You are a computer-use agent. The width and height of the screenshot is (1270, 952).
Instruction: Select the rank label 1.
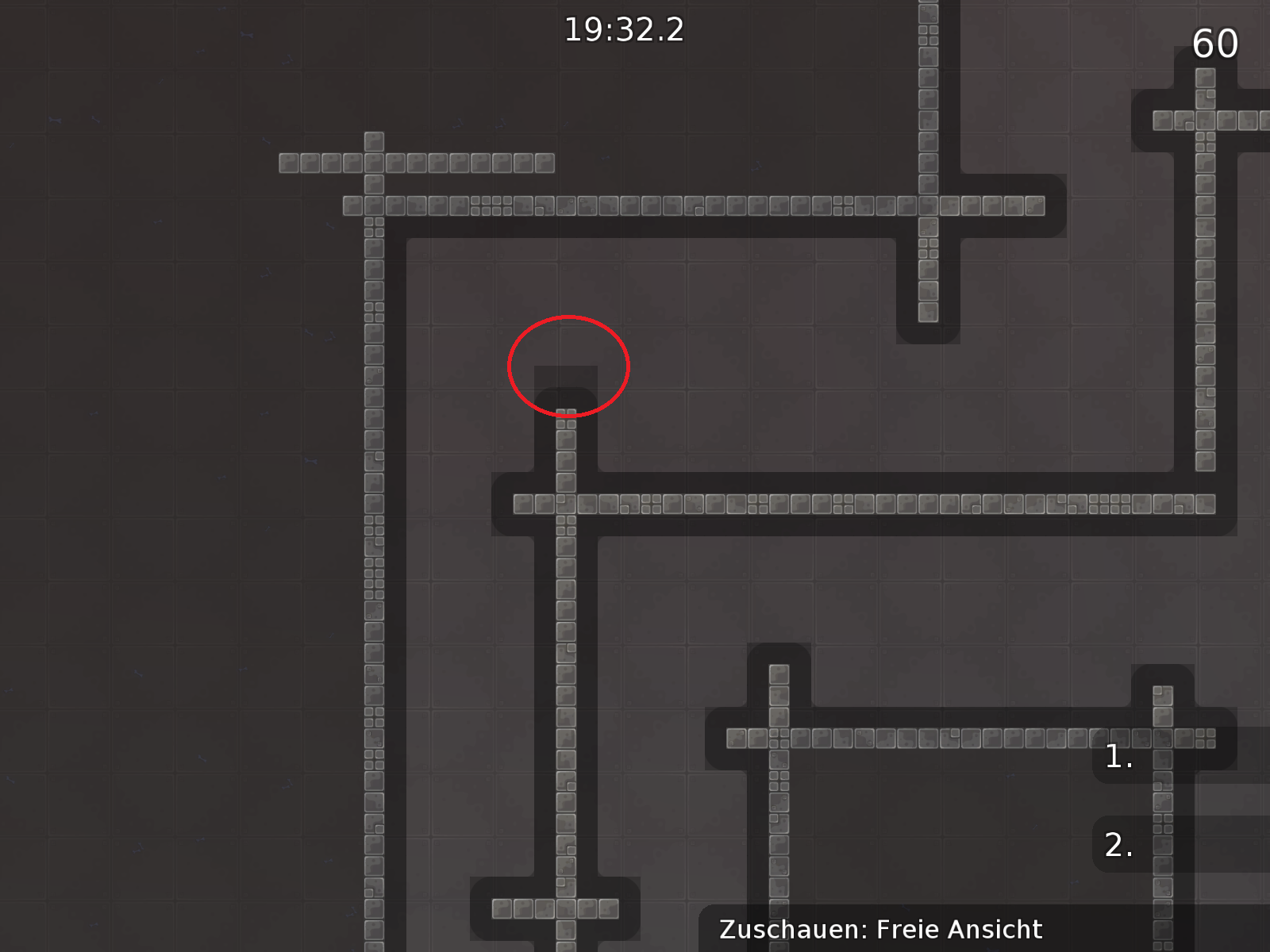[x=1118, y=758]
